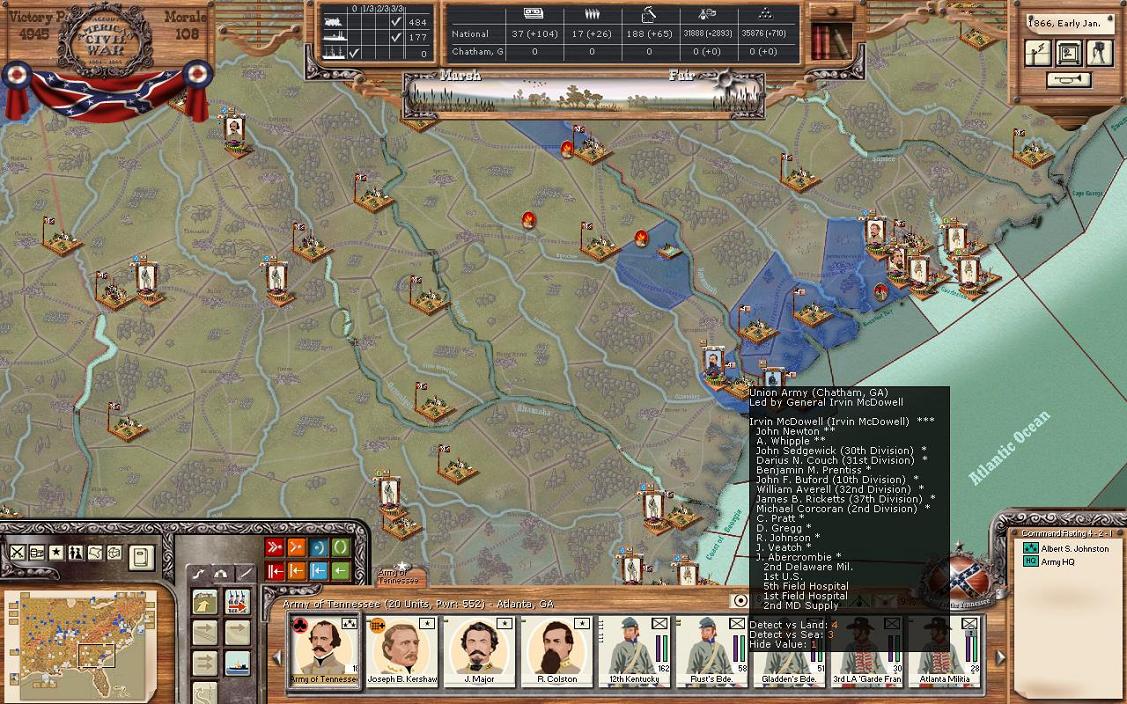The height and width of the screenshot is (704, 1127).
Task: Select the R. Colston unit card
Action: 557,652
